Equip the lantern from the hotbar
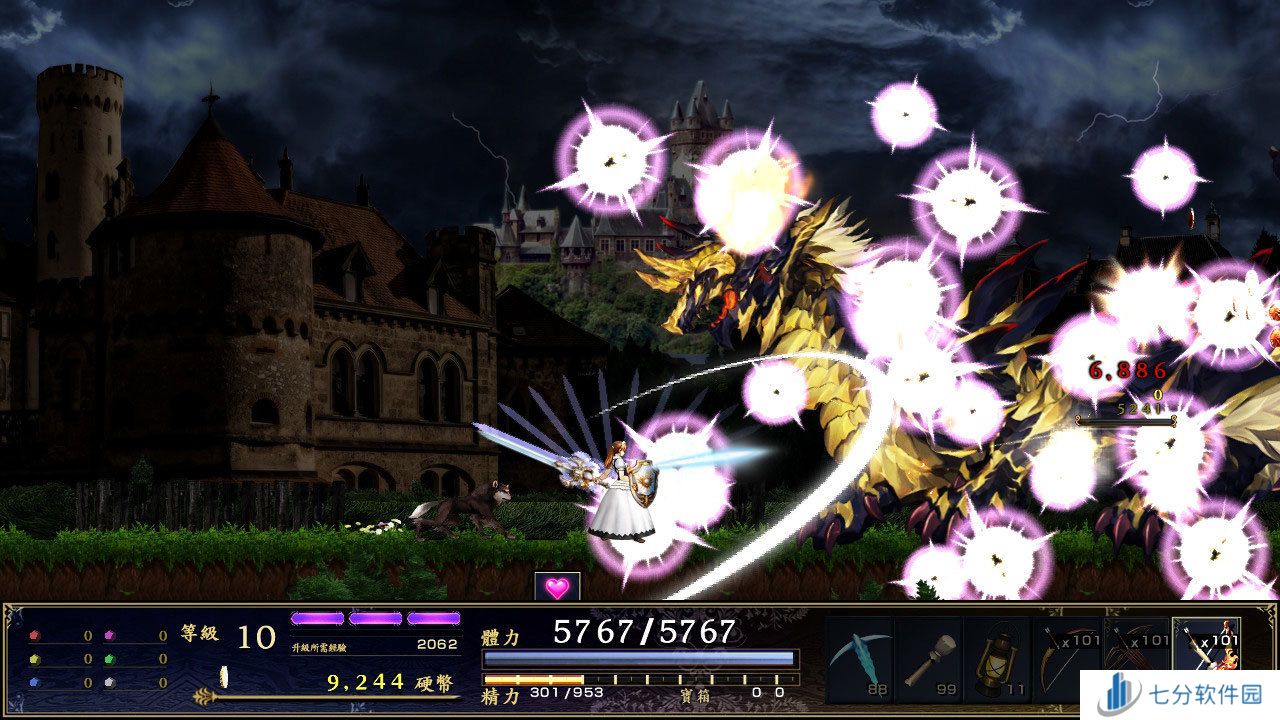1280x720 pixels. [998, 659]
